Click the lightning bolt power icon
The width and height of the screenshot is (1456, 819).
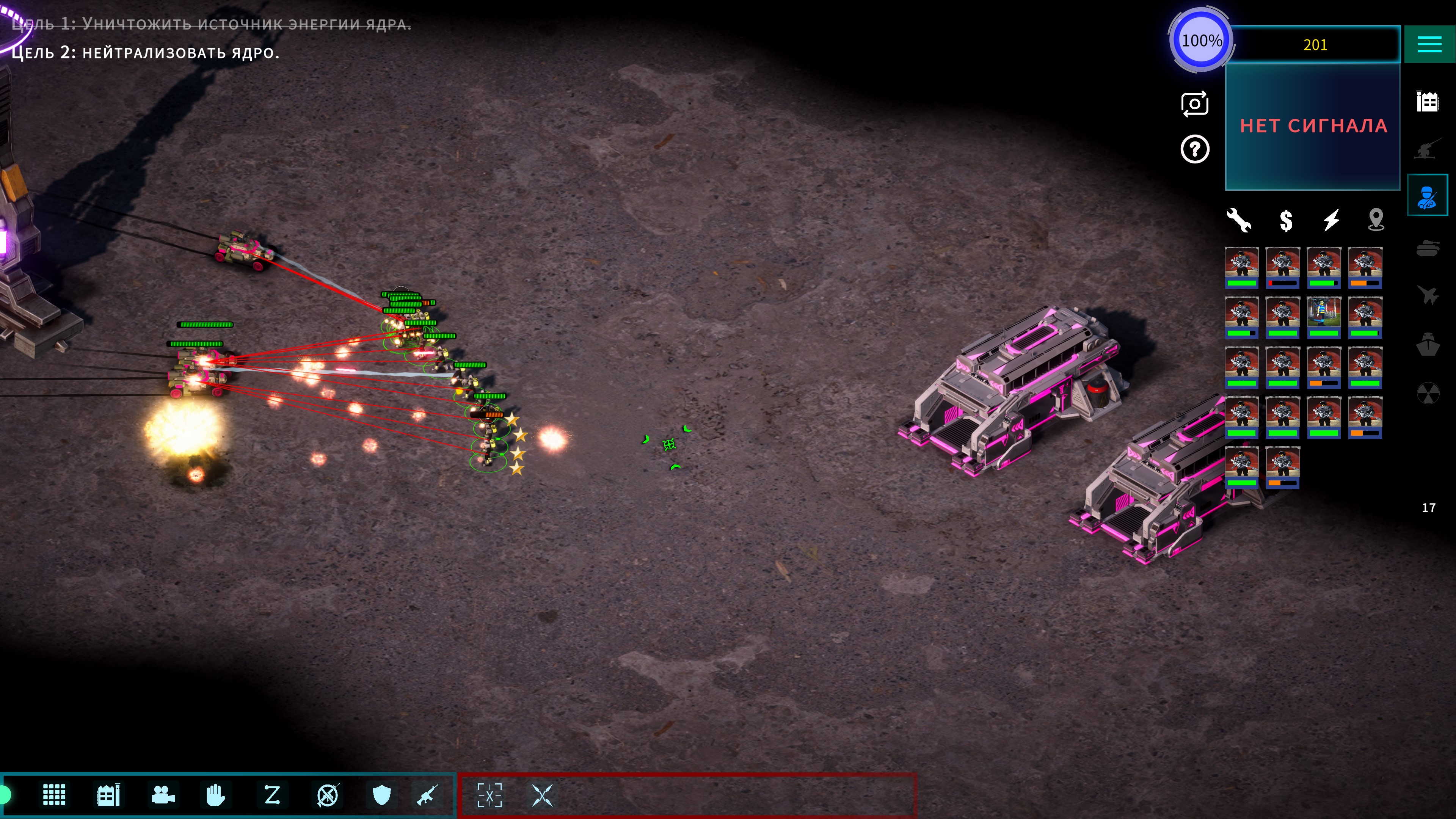click(x=1331, y=220)
